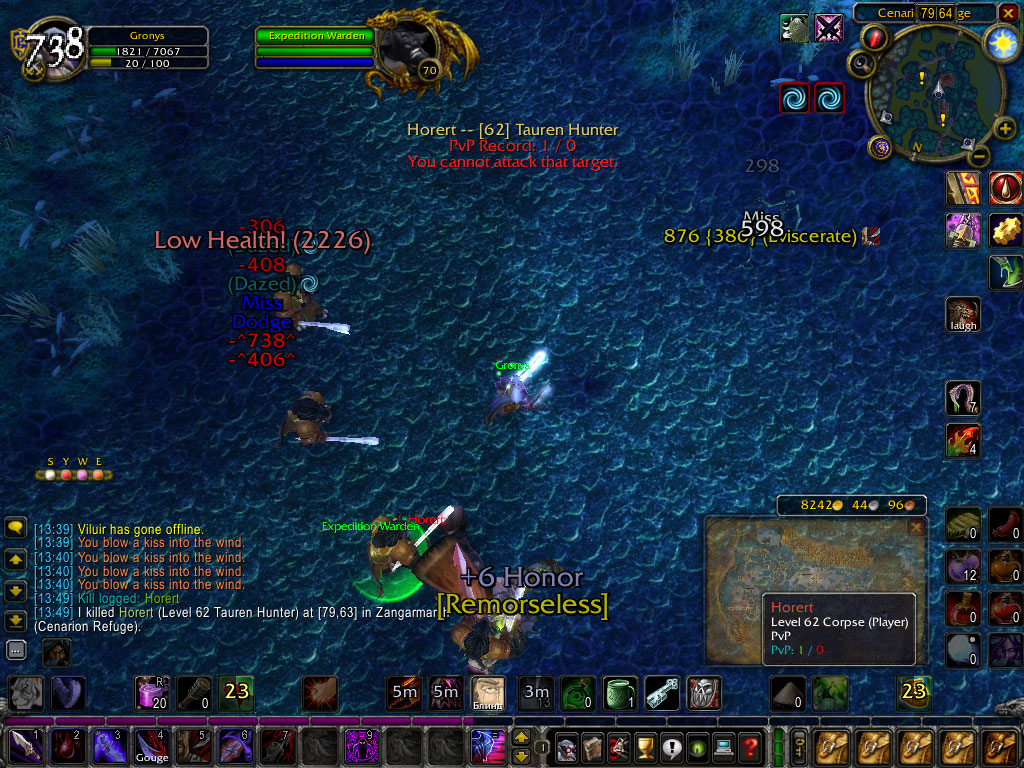The width and height of the screenshot is (1024, 768).
Task: Use the skeleton key item icon
Action: [x=661, y=691]
